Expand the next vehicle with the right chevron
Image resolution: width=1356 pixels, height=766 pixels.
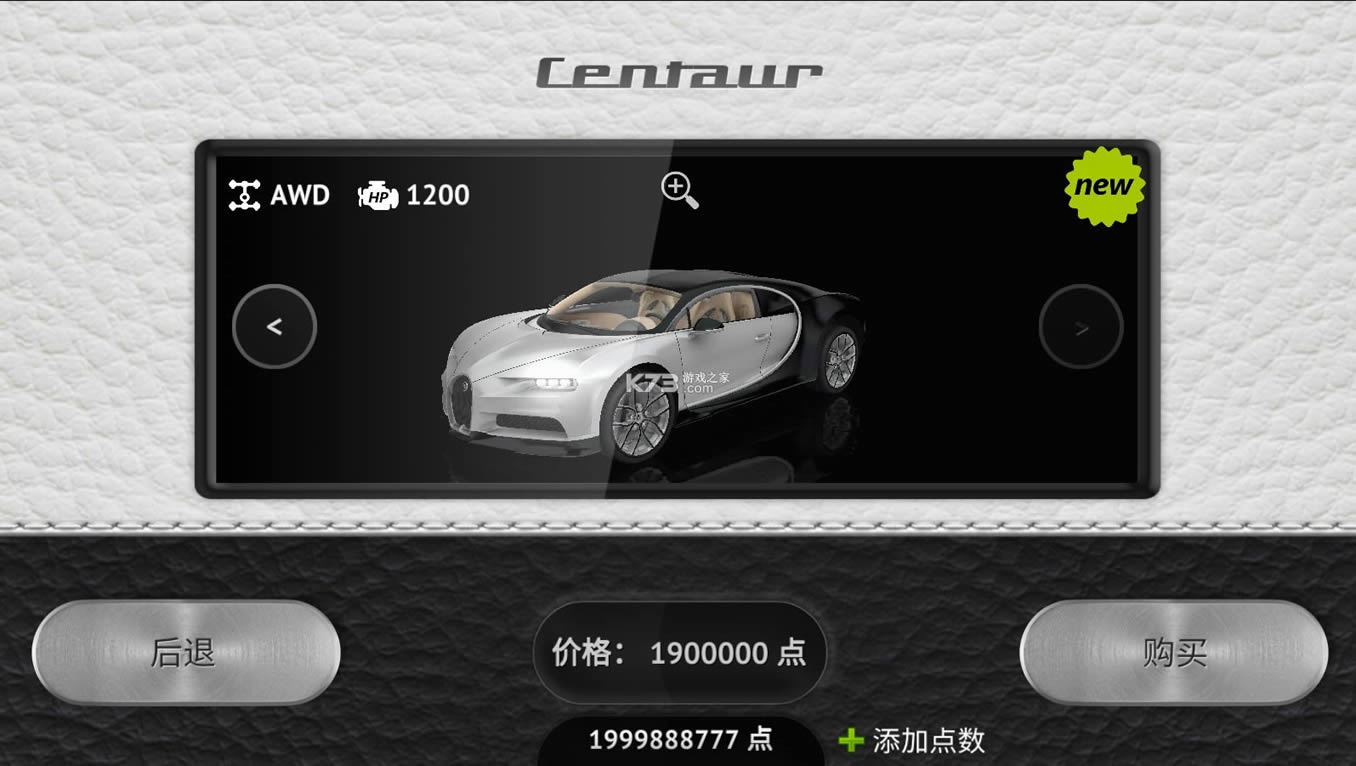[1081, 327]
